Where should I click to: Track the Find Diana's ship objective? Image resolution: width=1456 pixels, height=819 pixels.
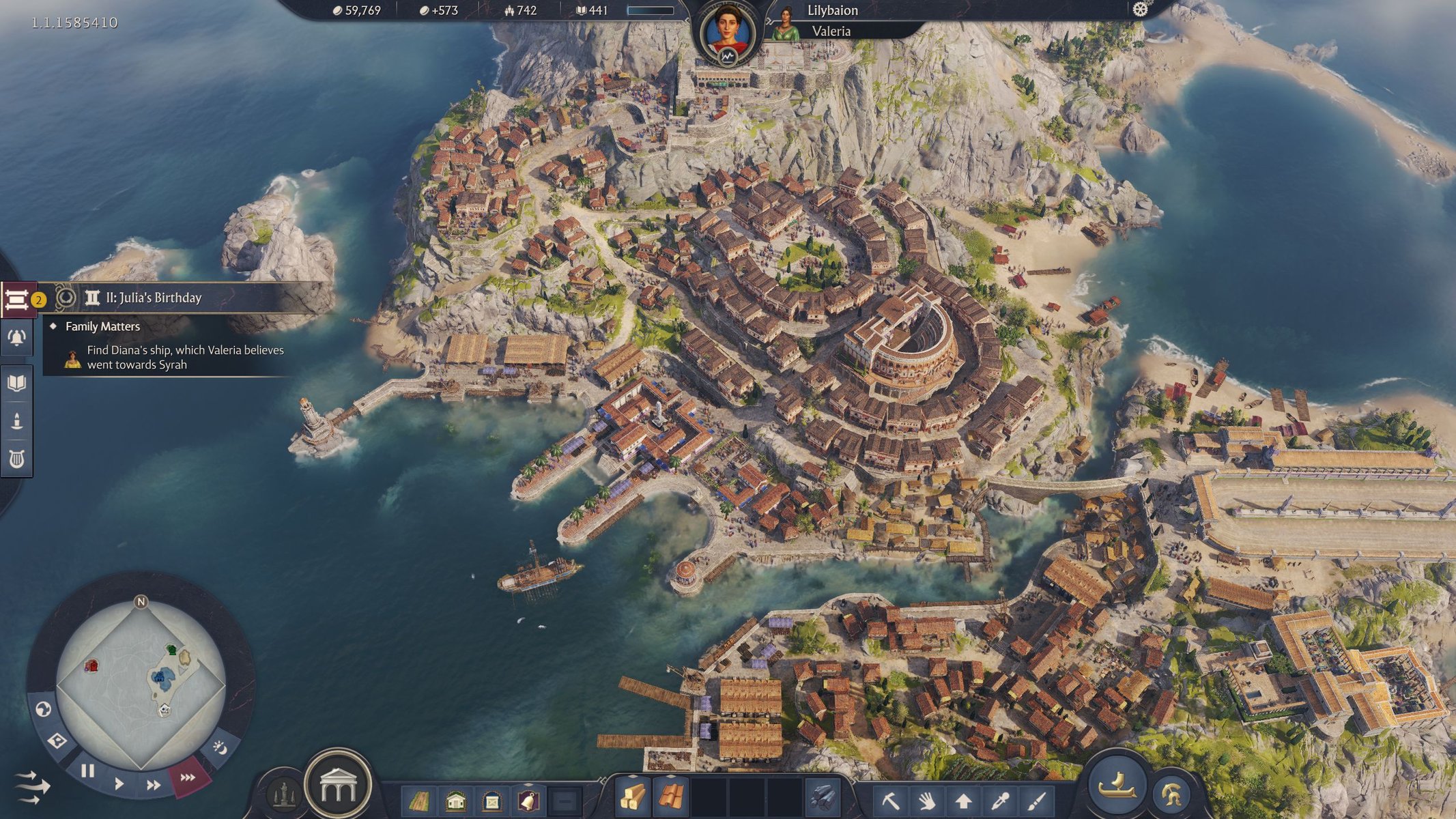coord(184,357)
